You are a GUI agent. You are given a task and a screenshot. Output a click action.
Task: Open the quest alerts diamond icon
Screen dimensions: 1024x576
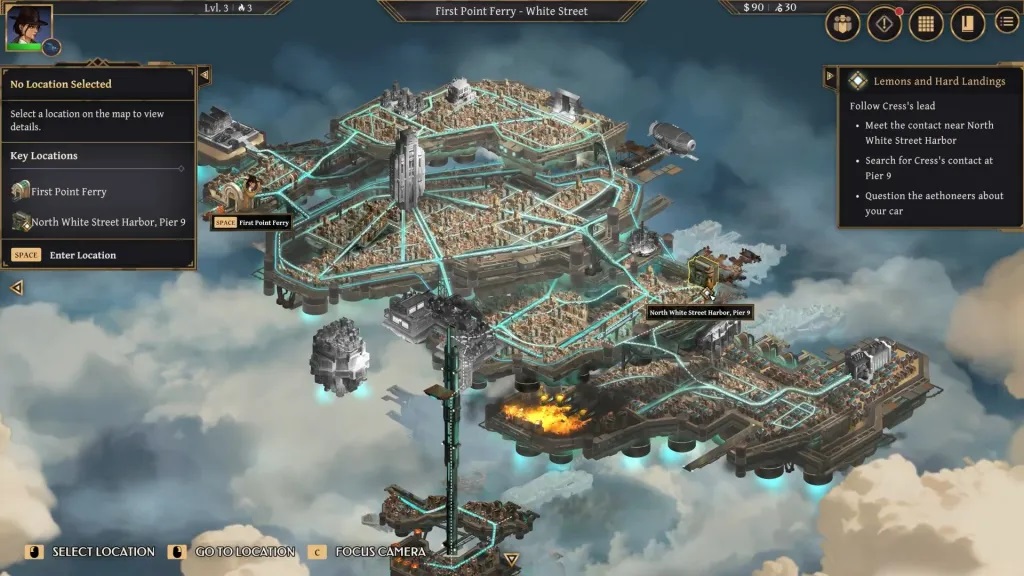884,24
